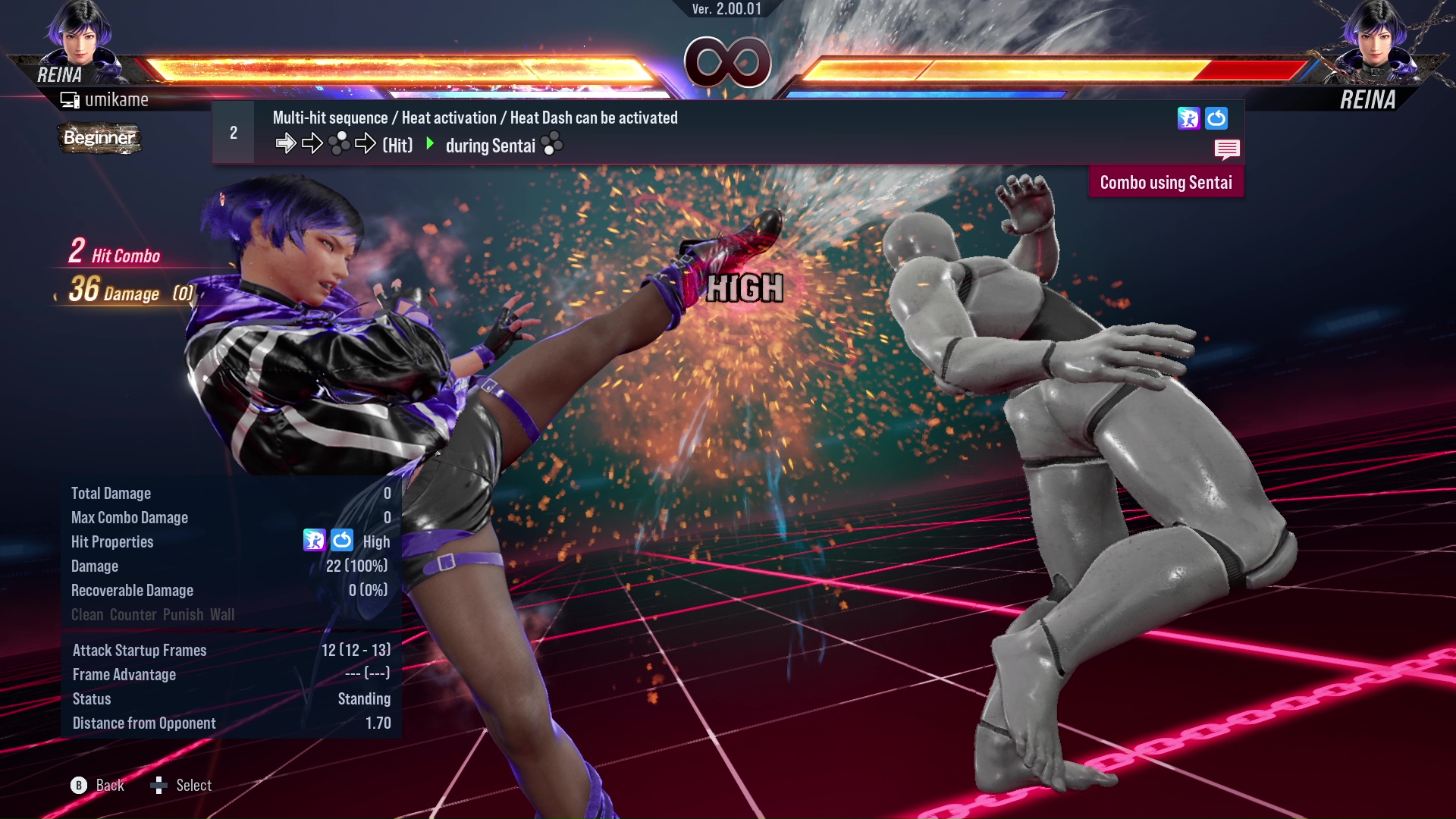Image resolution: width=1456 pixels, height=819 pixels.
Task: Click the blue loop icon next to Hit Properties
Action: (x=341, y=541)
